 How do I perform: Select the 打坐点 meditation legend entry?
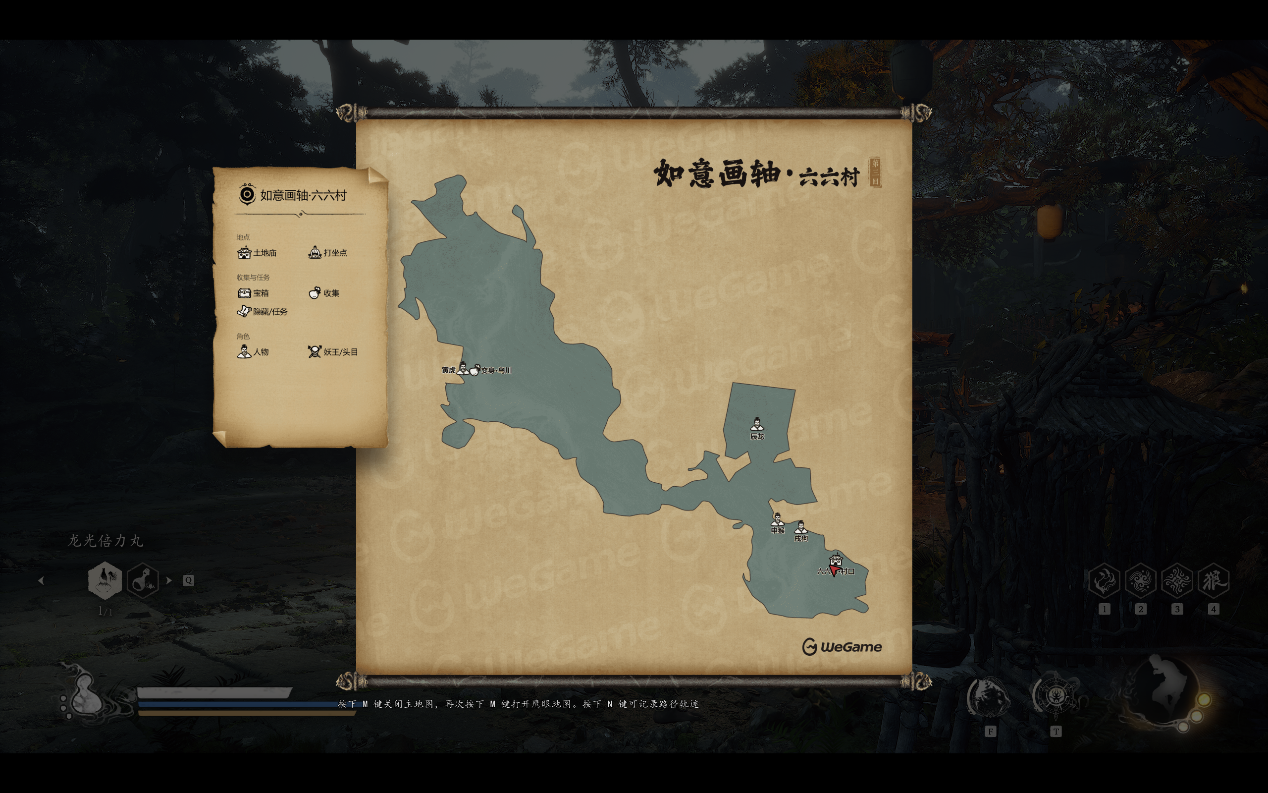[x=327, y=253]
